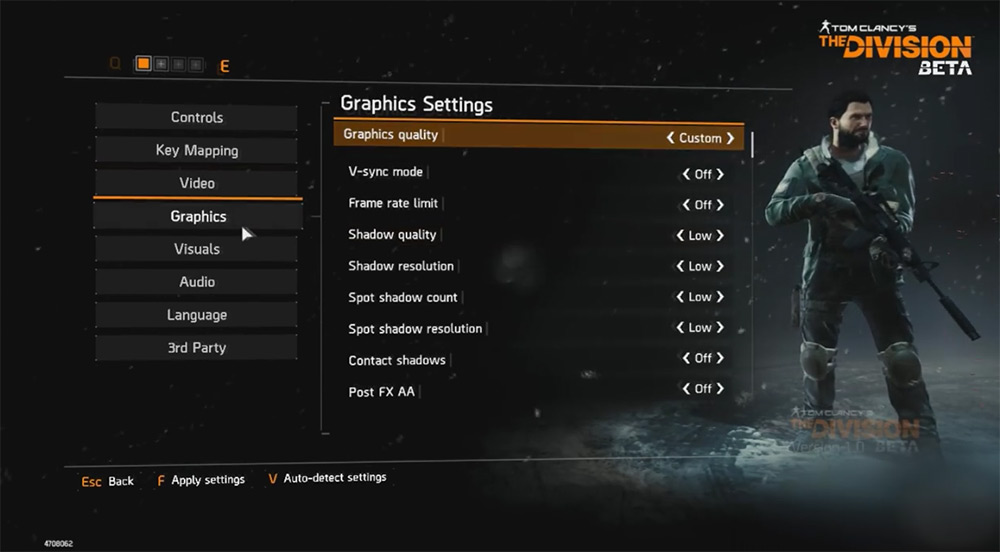This screenshot has height=552, width=1000.
Task: Click the right arrow for V-sync mode
Action: point(720,174)
